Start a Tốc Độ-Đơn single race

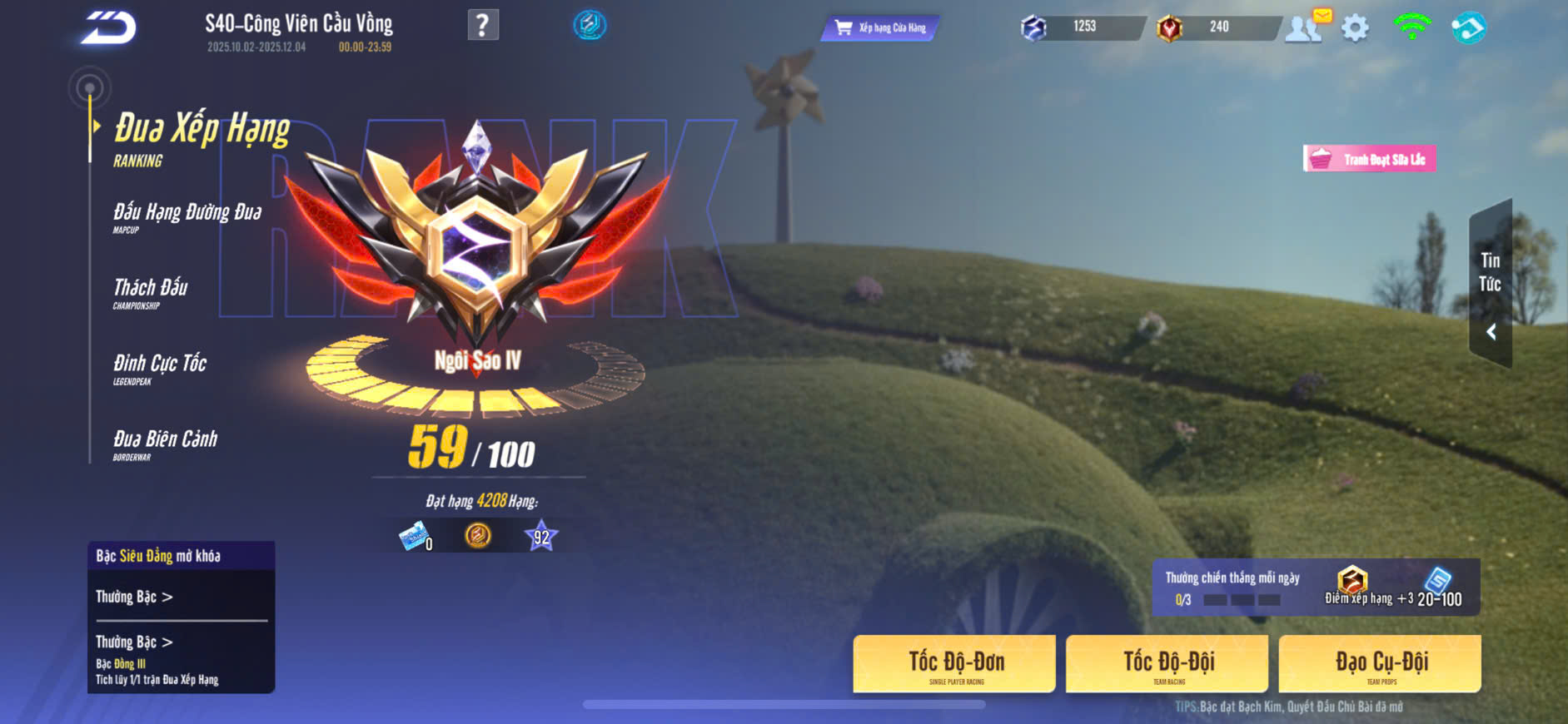point(954,664)
